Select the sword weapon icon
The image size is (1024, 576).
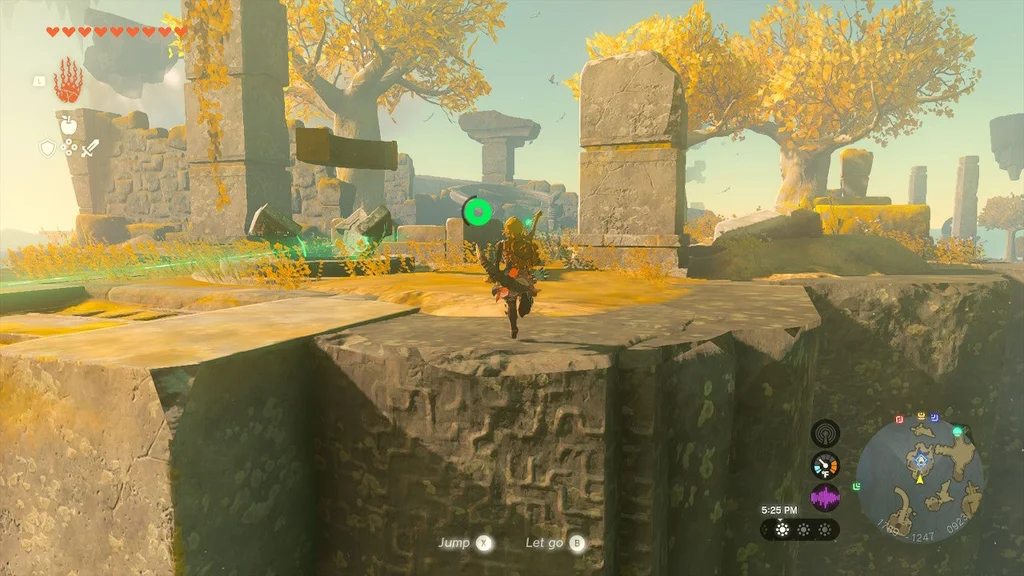(90, 148)
